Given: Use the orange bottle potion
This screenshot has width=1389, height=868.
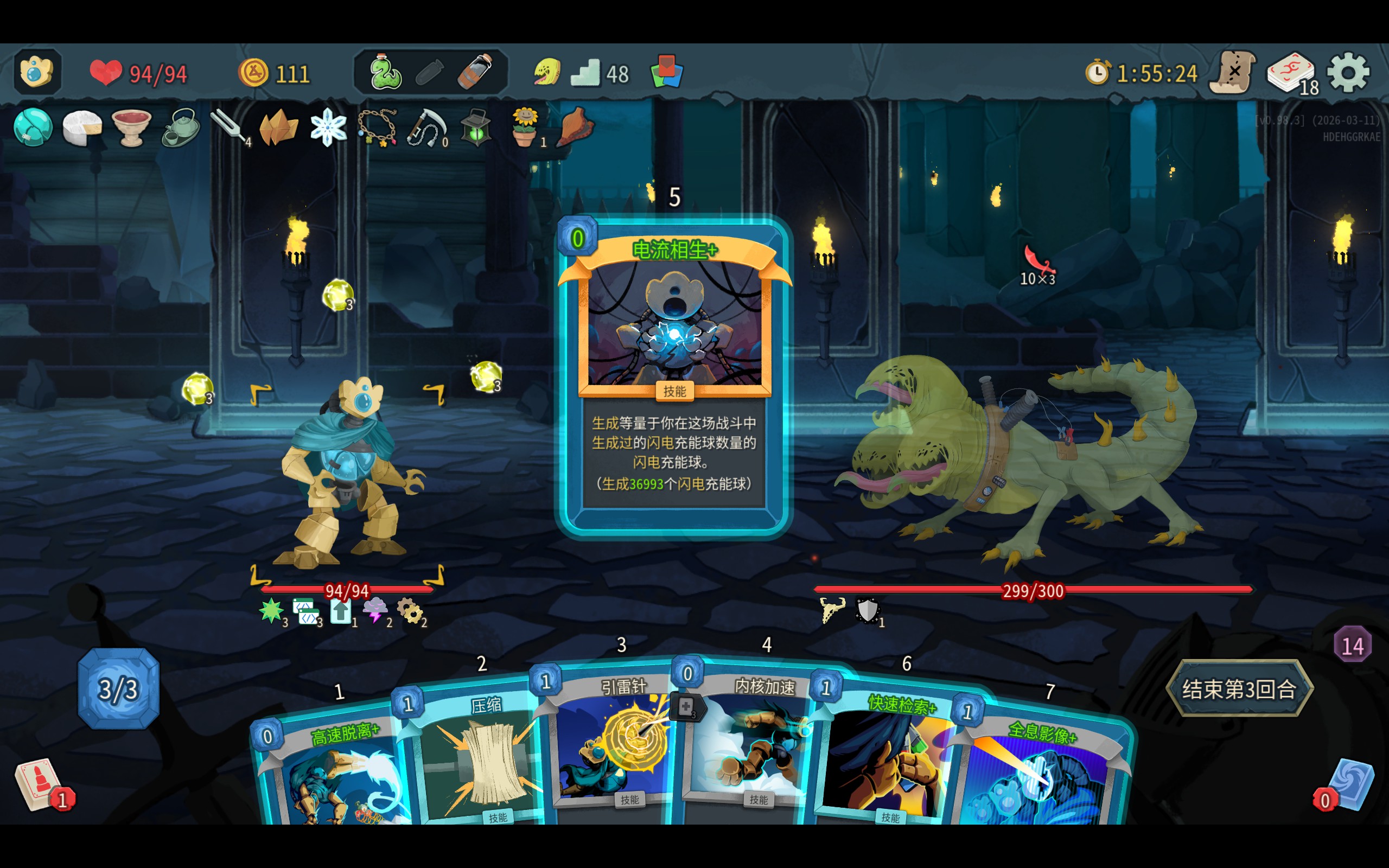Looking at the screenshot, I should tap(475, 73).
